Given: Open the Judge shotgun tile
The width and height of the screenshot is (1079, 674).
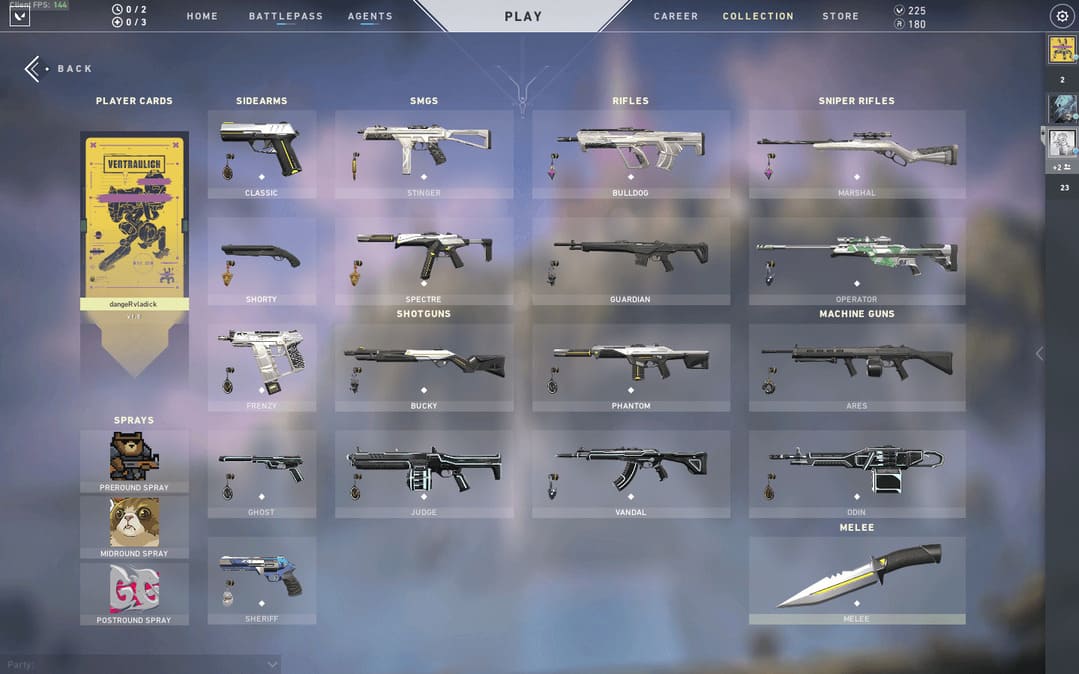Looking at the screenshot, I should [x=424, y=473].
